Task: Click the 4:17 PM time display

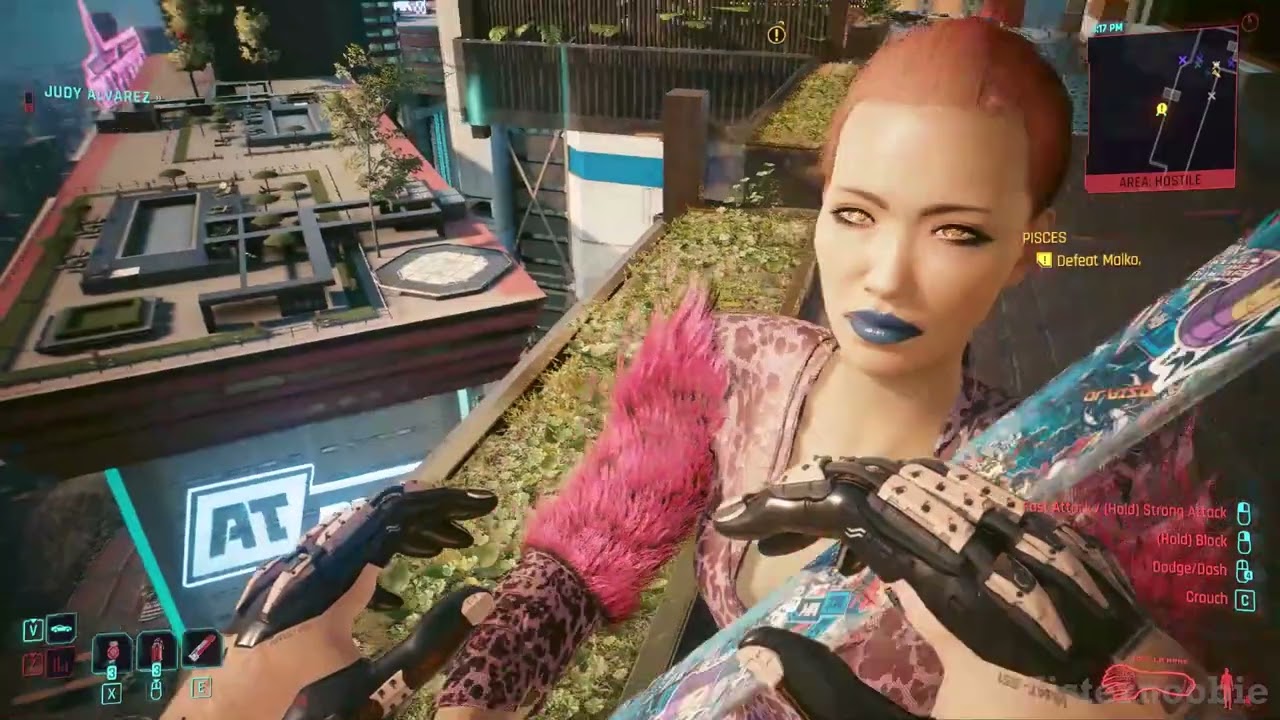Action: (x=1110, y=28)
